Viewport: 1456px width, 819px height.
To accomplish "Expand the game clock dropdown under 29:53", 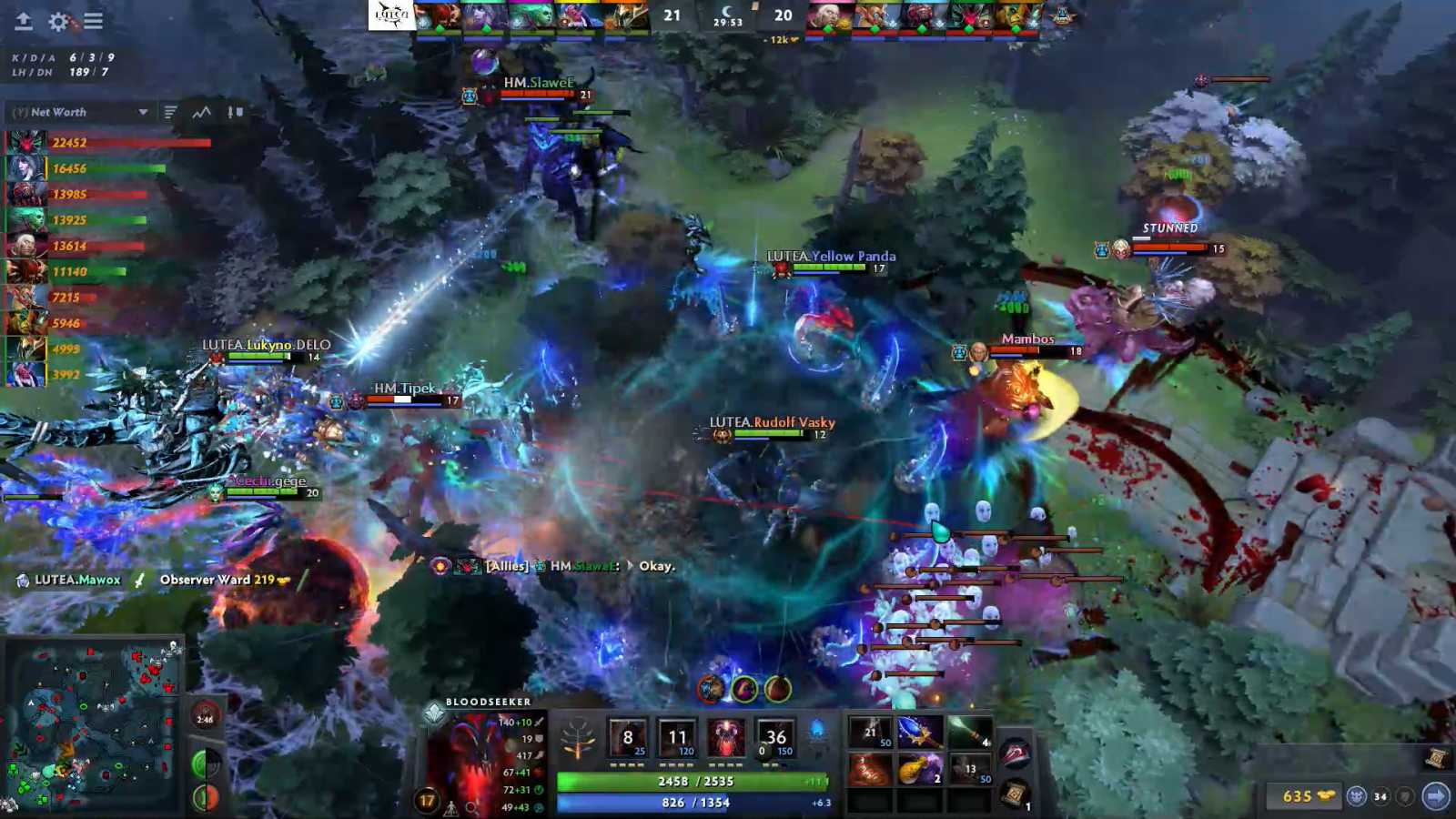I will (728, 36).
